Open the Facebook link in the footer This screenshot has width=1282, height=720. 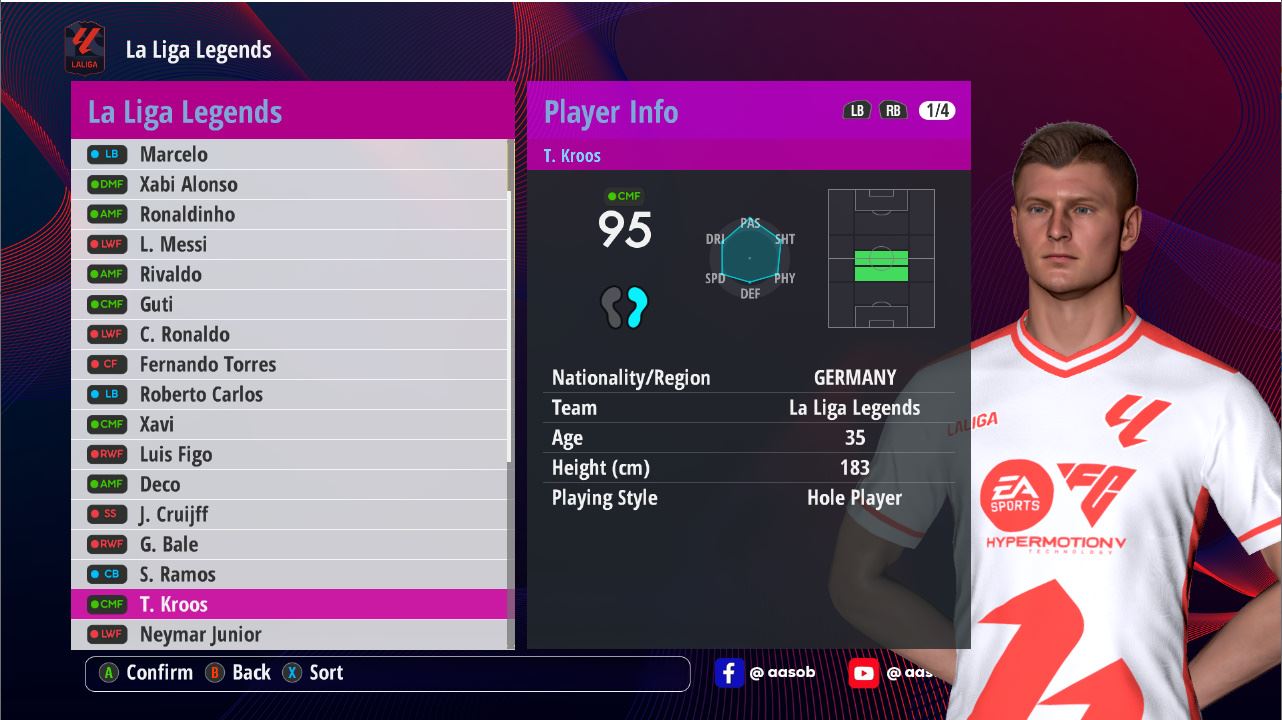point(729,673)
